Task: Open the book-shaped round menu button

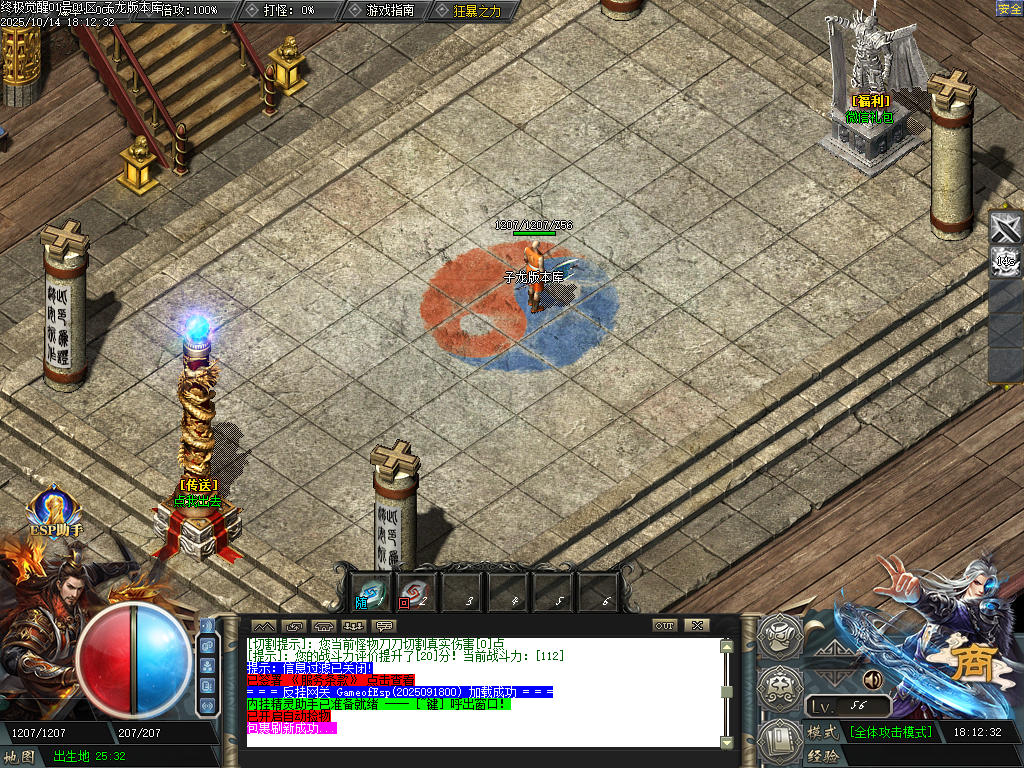Action: point(778,740)
